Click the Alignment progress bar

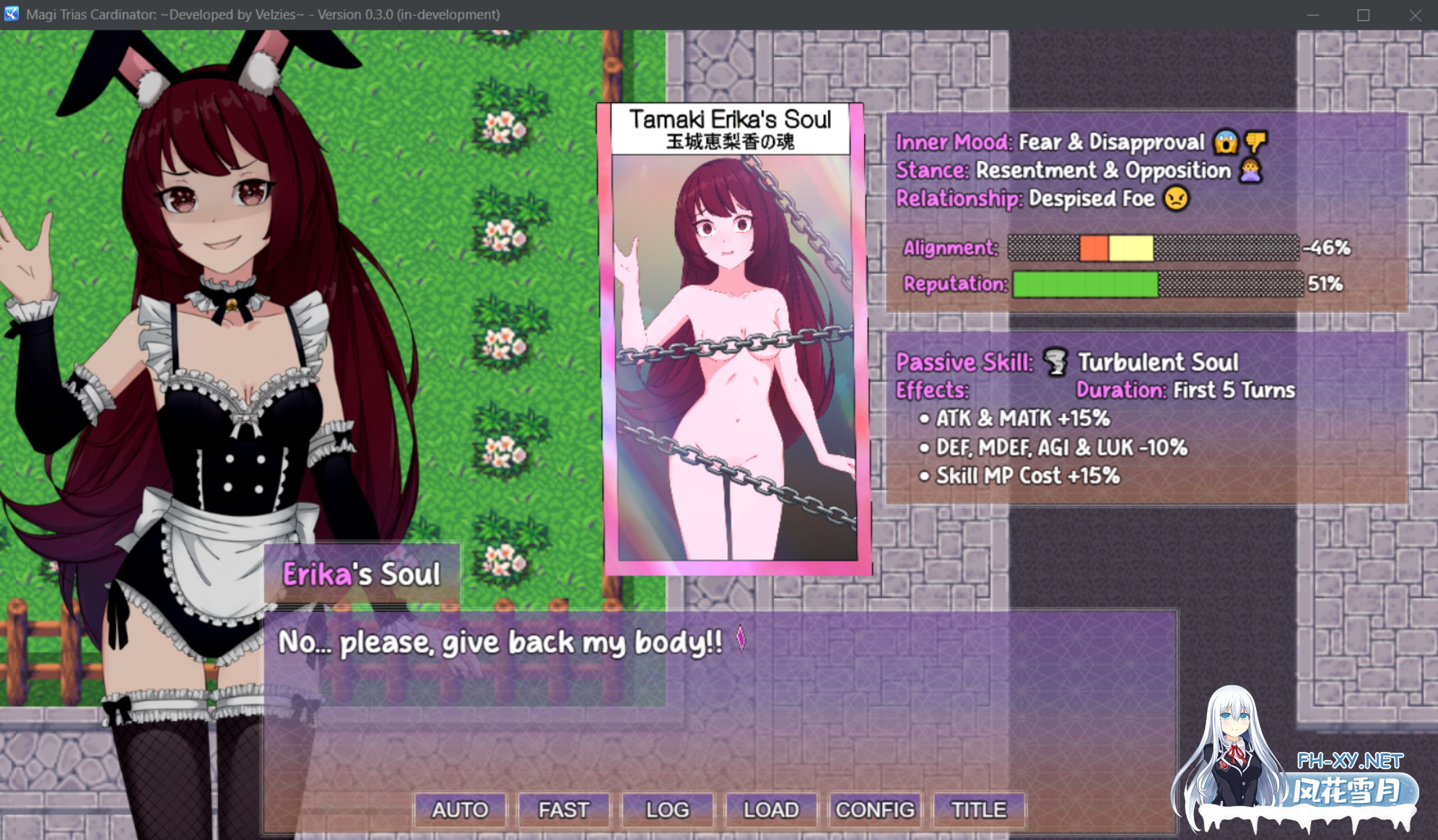pyautogui.click(x=1153, y=248)
